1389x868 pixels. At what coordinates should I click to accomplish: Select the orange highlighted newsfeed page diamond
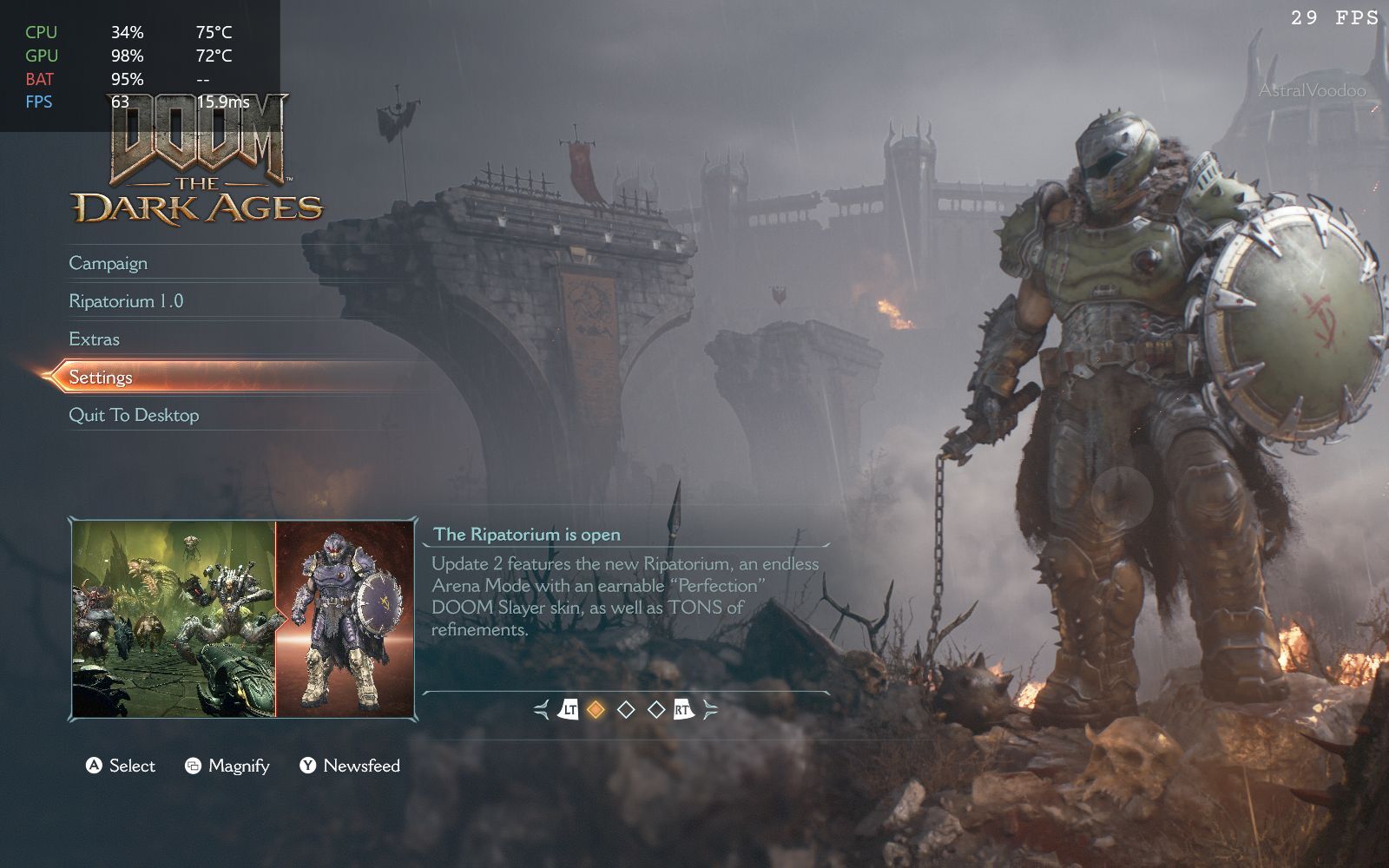[596, 710]
